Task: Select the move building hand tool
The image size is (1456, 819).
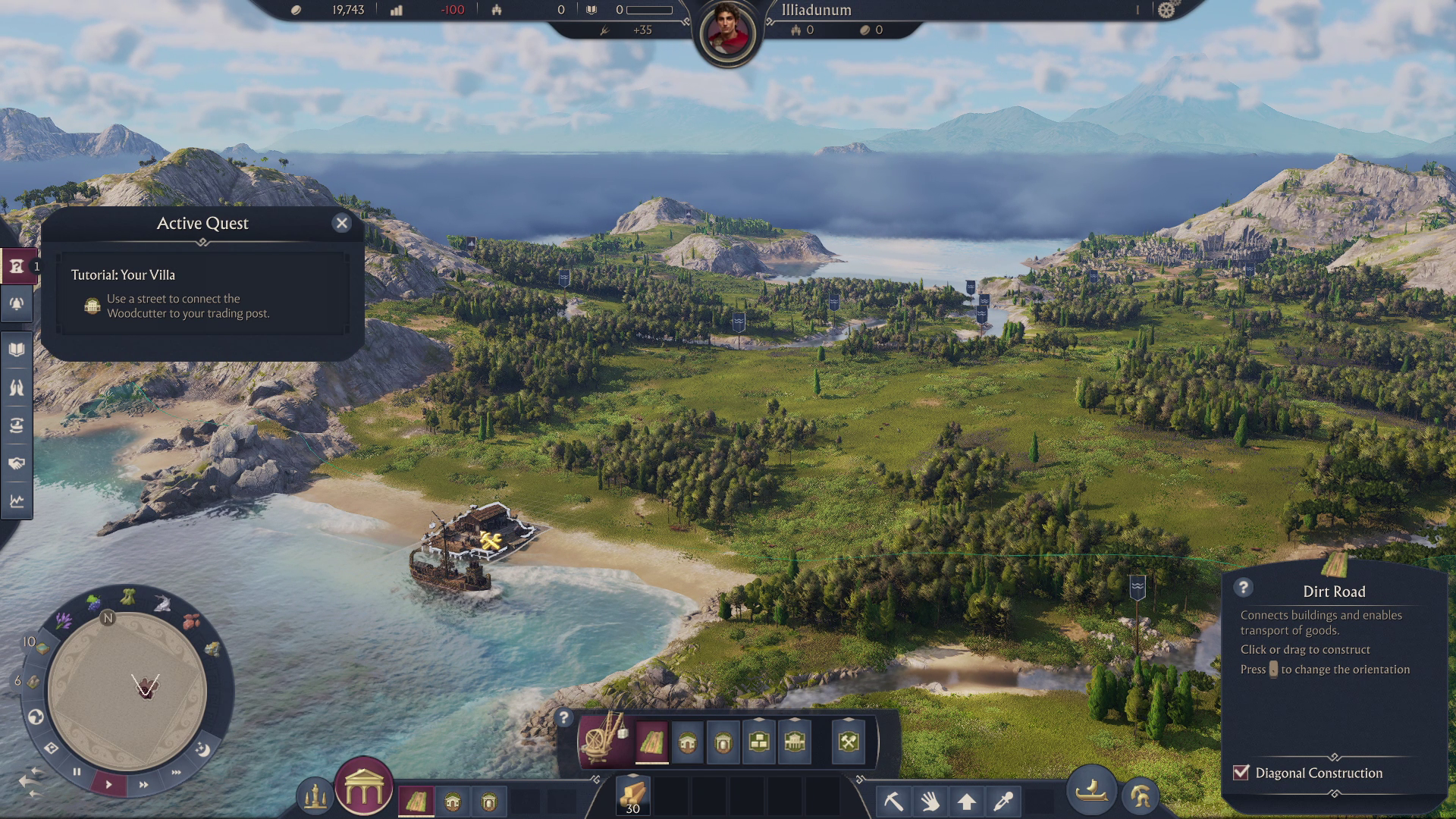Action: coord(929,800)
